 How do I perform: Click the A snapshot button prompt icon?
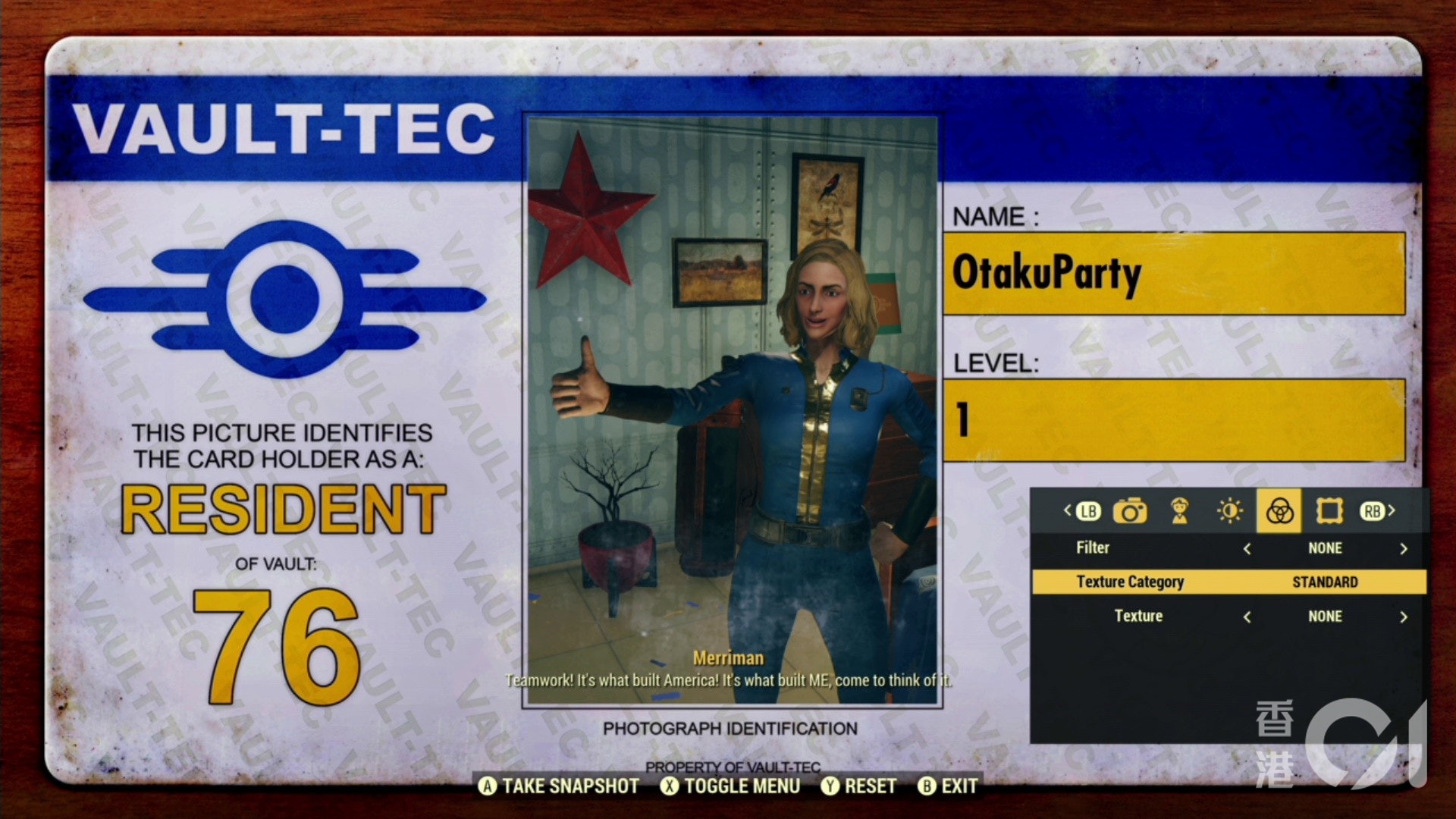490,787
